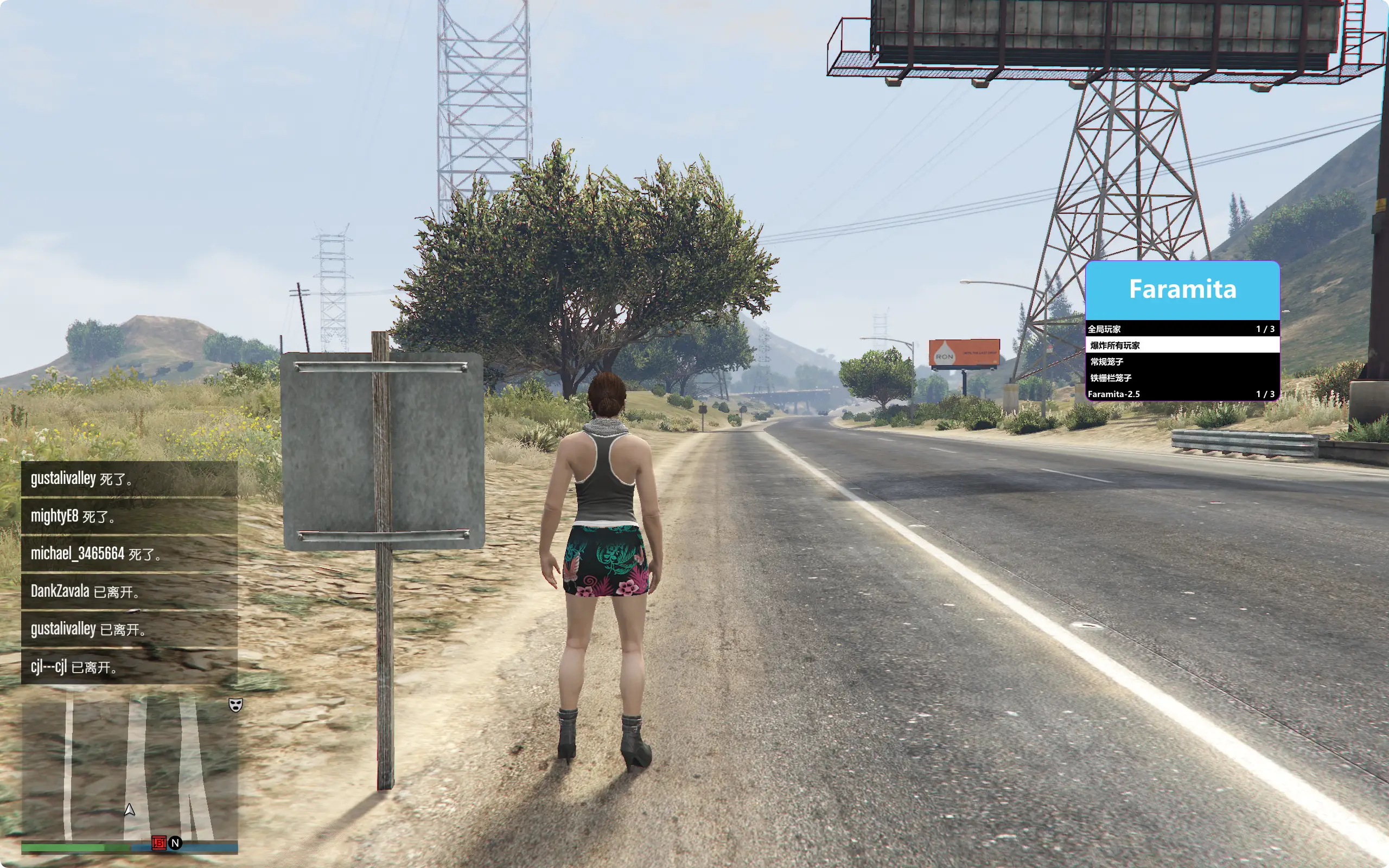Click the mask icon above the minimap

click(235, 704)
